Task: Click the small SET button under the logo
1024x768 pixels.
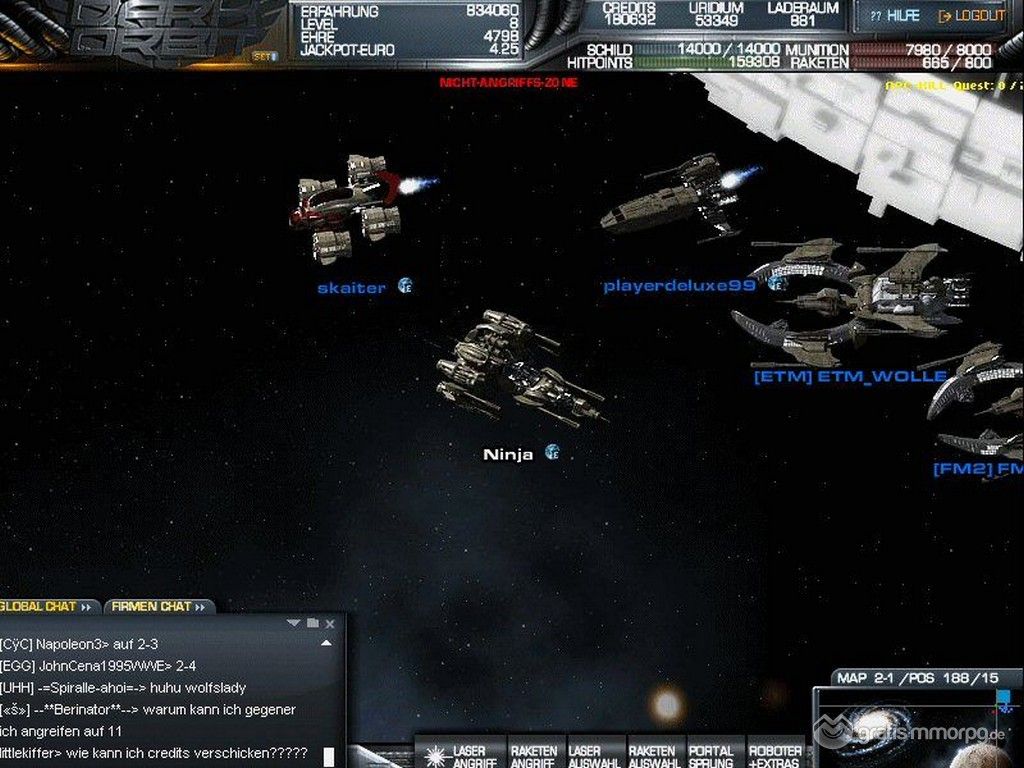Action: pyautogui.click(x=264, y=57)
